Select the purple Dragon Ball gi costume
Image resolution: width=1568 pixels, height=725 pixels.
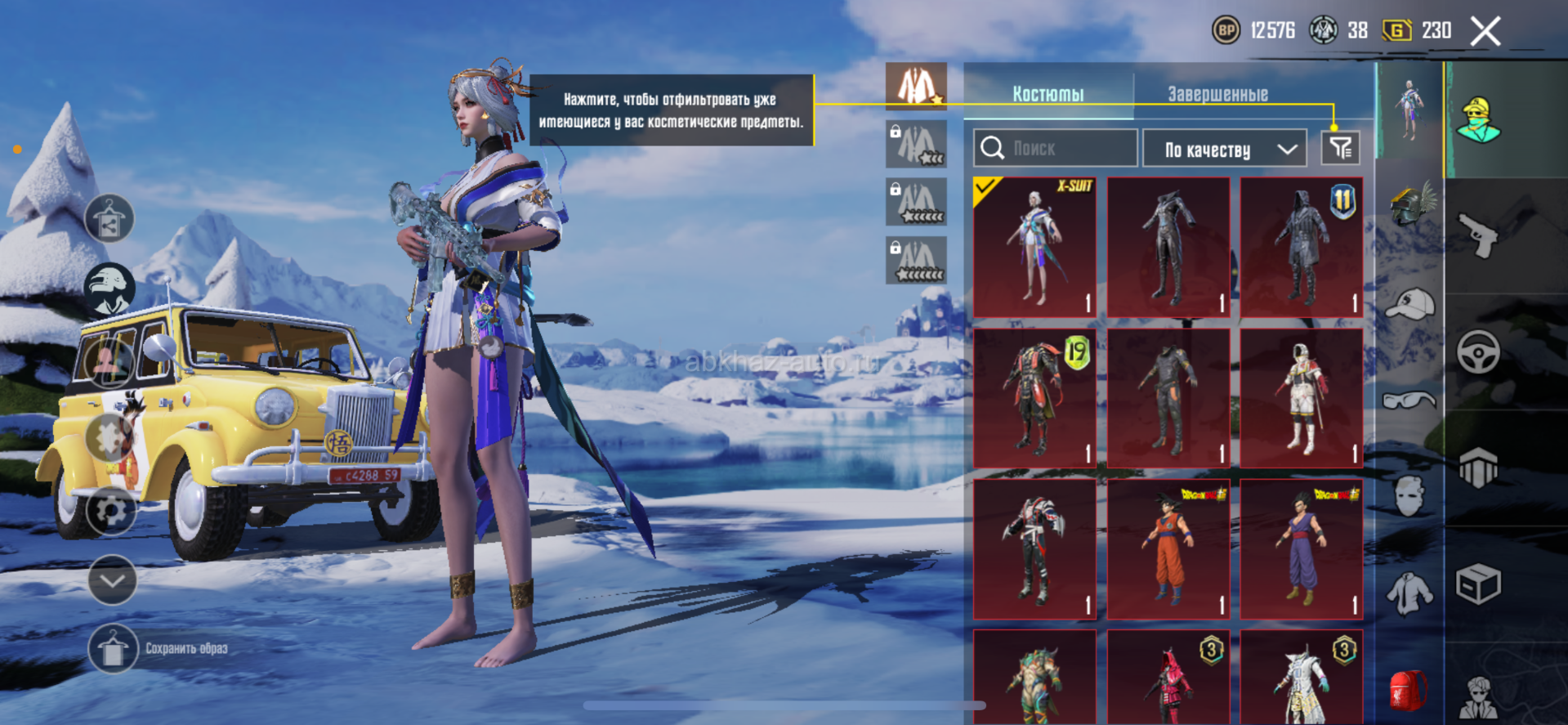click(x=1302, y=548)
